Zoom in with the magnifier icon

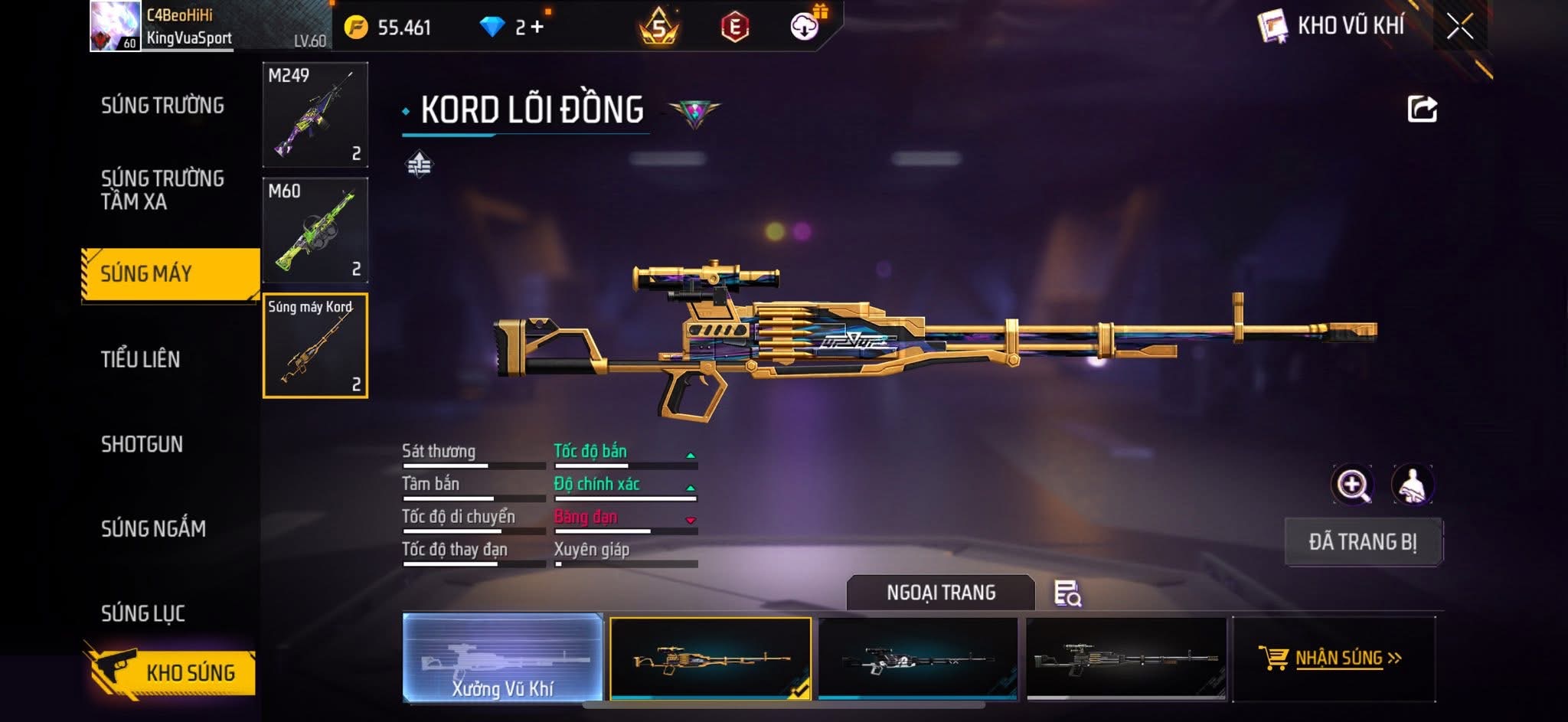pyautogui.click(x=1353, y=485)
